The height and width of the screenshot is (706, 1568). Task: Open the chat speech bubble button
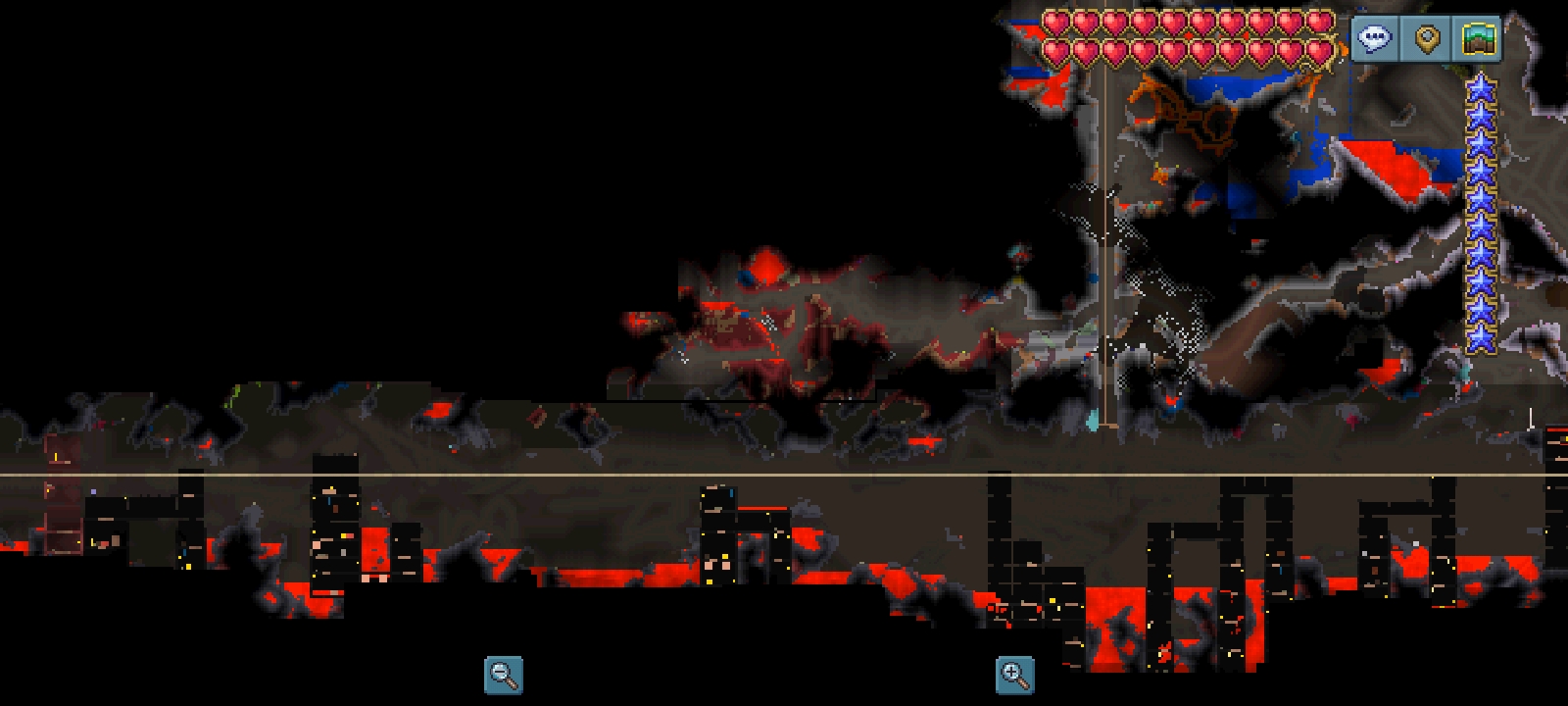(x=1375, y=39)
